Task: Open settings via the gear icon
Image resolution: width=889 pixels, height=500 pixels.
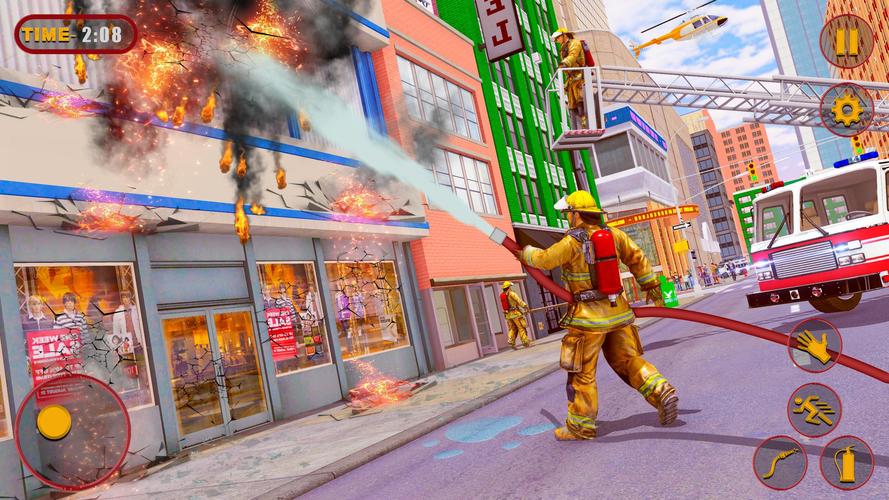Action: 846,110
